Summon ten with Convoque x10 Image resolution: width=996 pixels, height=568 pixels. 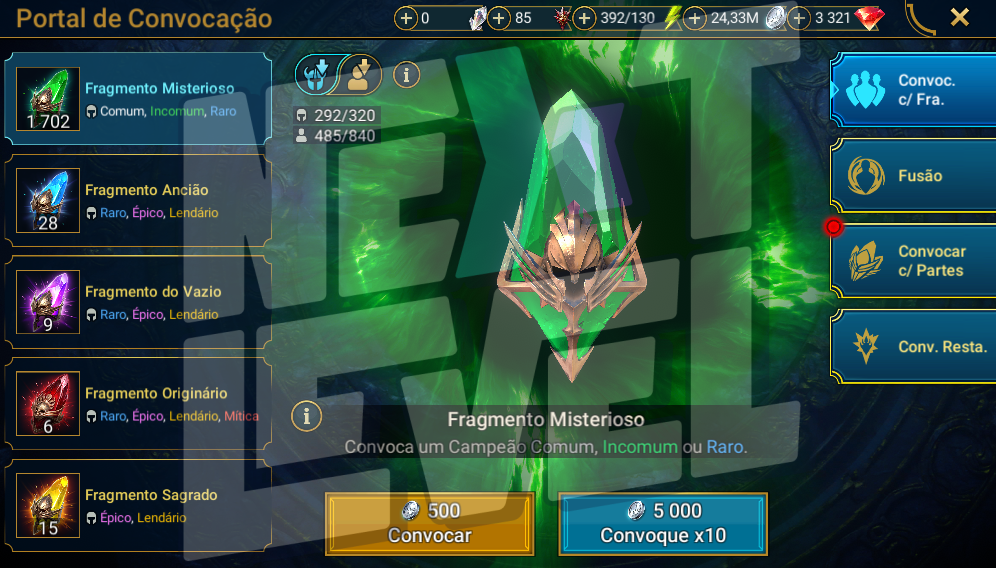pyautogui.click(x=664, y=523)
